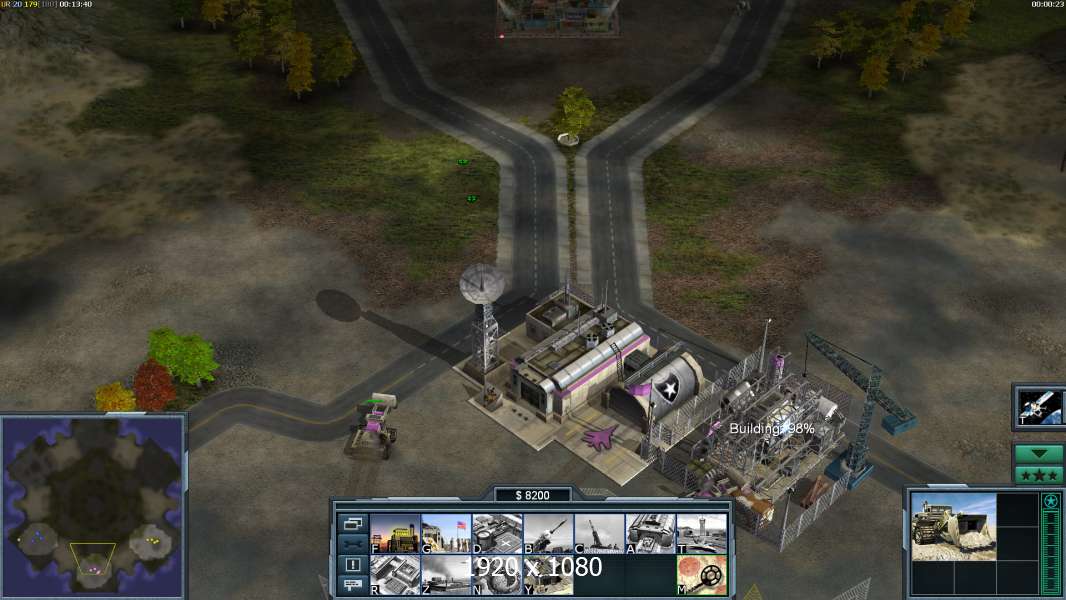
Task: Collapse the panel with the green down-arrow button
Action: pyautogui.click(x=1039, y=454)
